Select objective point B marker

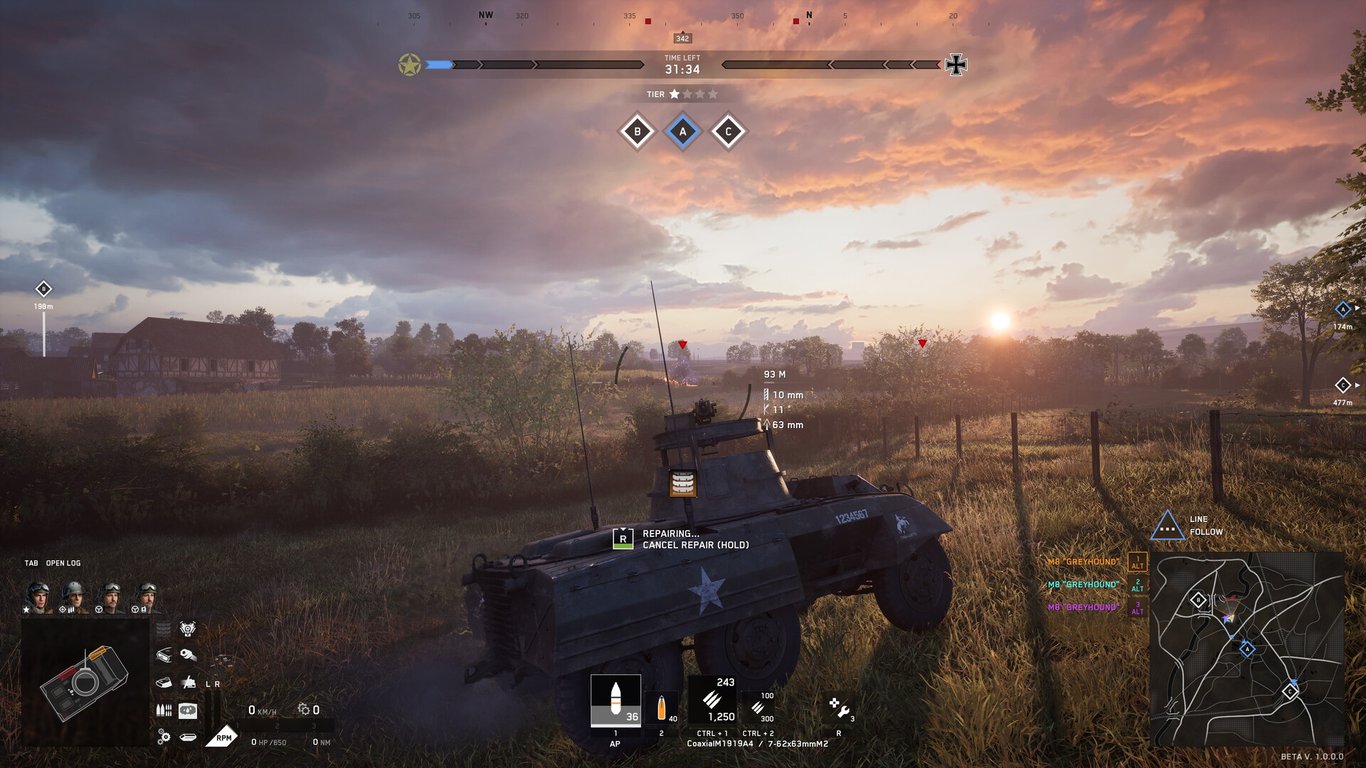(x=637, y=131)
